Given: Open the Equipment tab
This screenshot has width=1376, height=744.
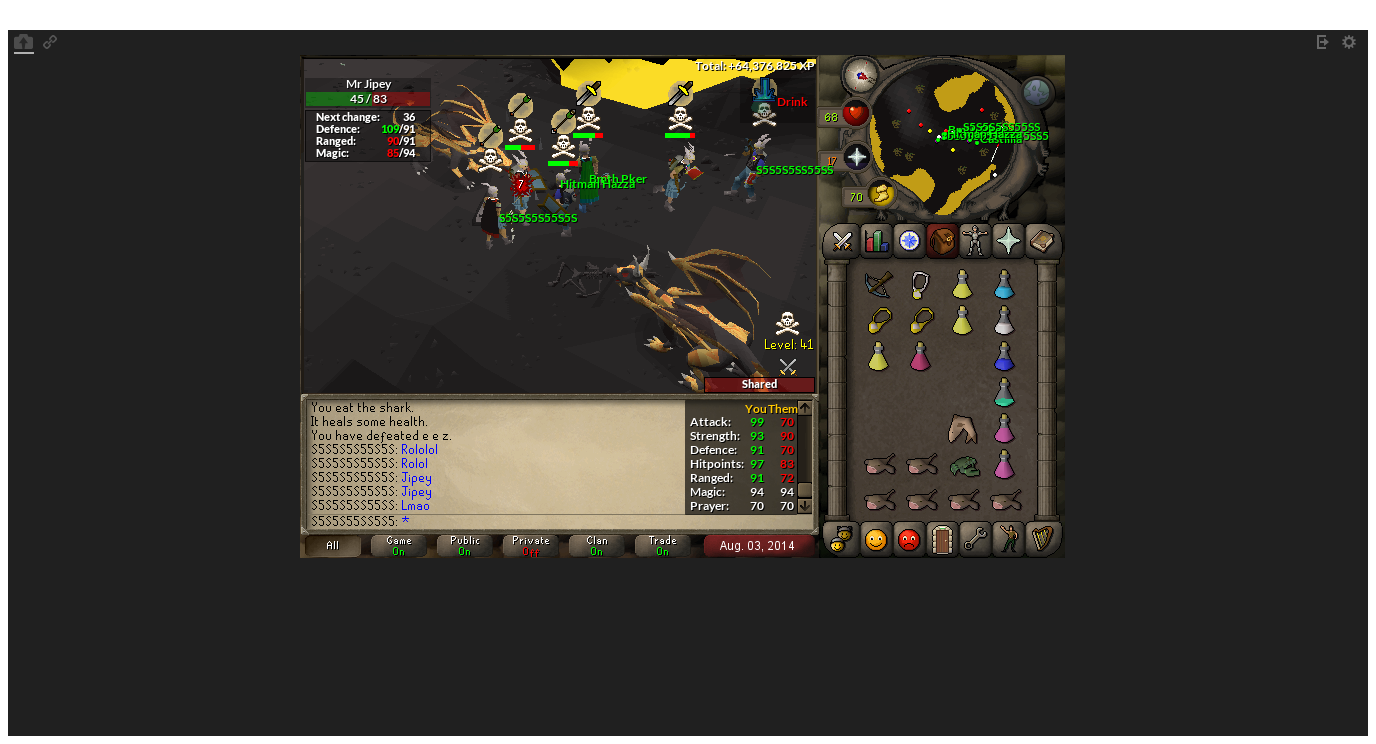Looking at the screenshot, I should point(975,241).
